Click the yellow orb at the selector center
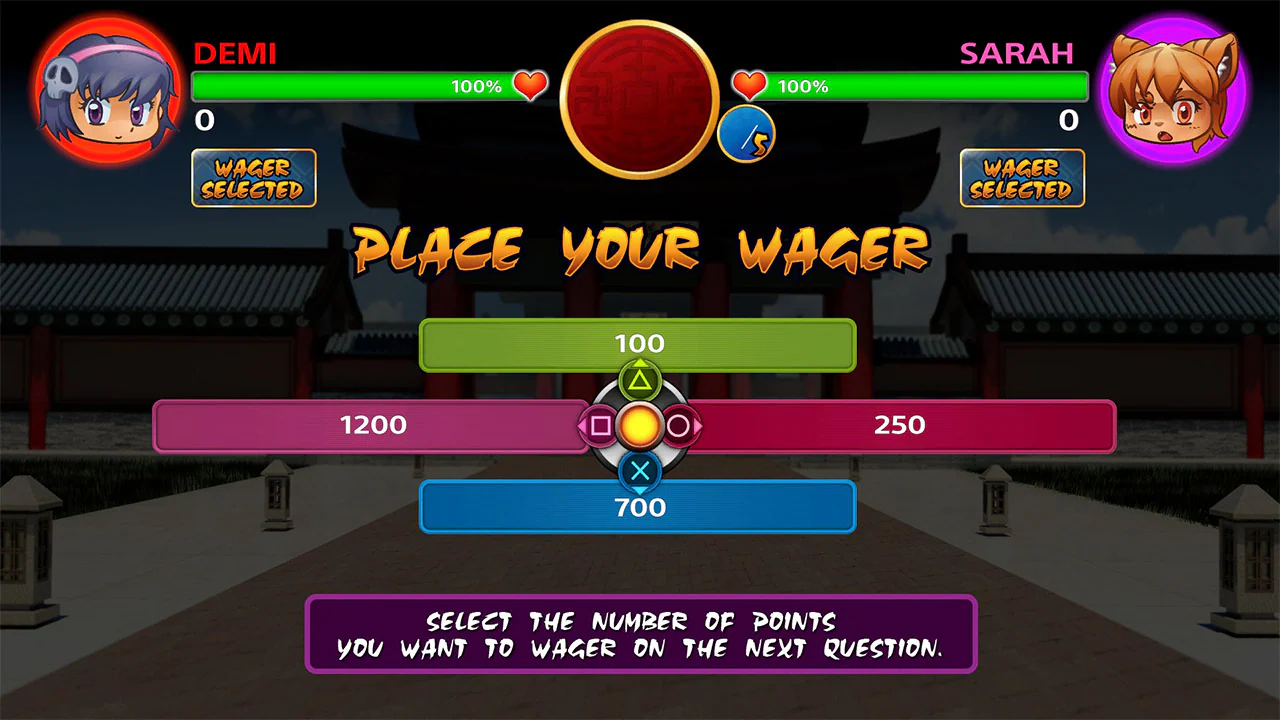The image size is (1280, 720). 640,426
